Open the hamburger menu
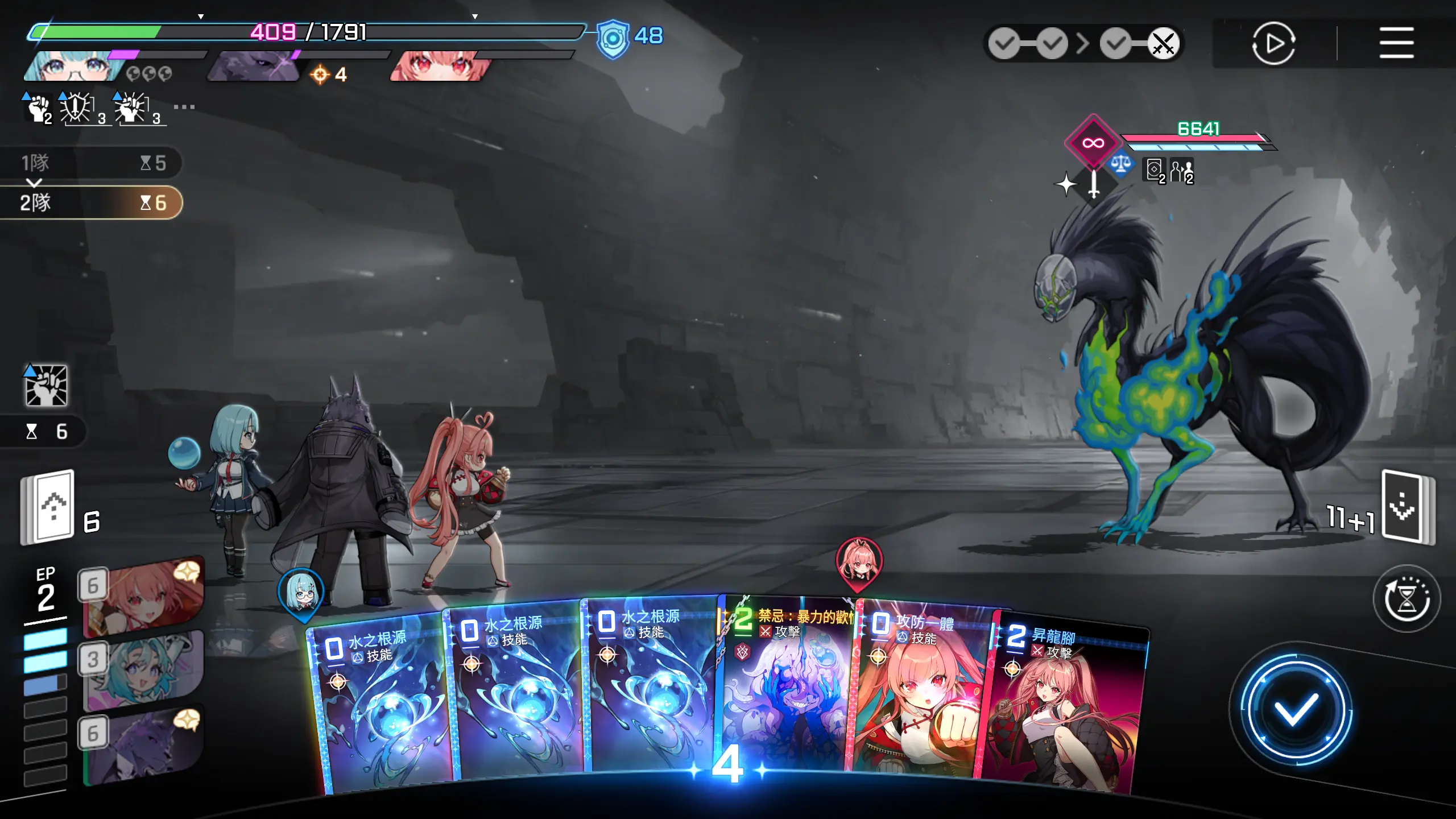This screenshot has height=819, width=1456. pos(1396,43)
